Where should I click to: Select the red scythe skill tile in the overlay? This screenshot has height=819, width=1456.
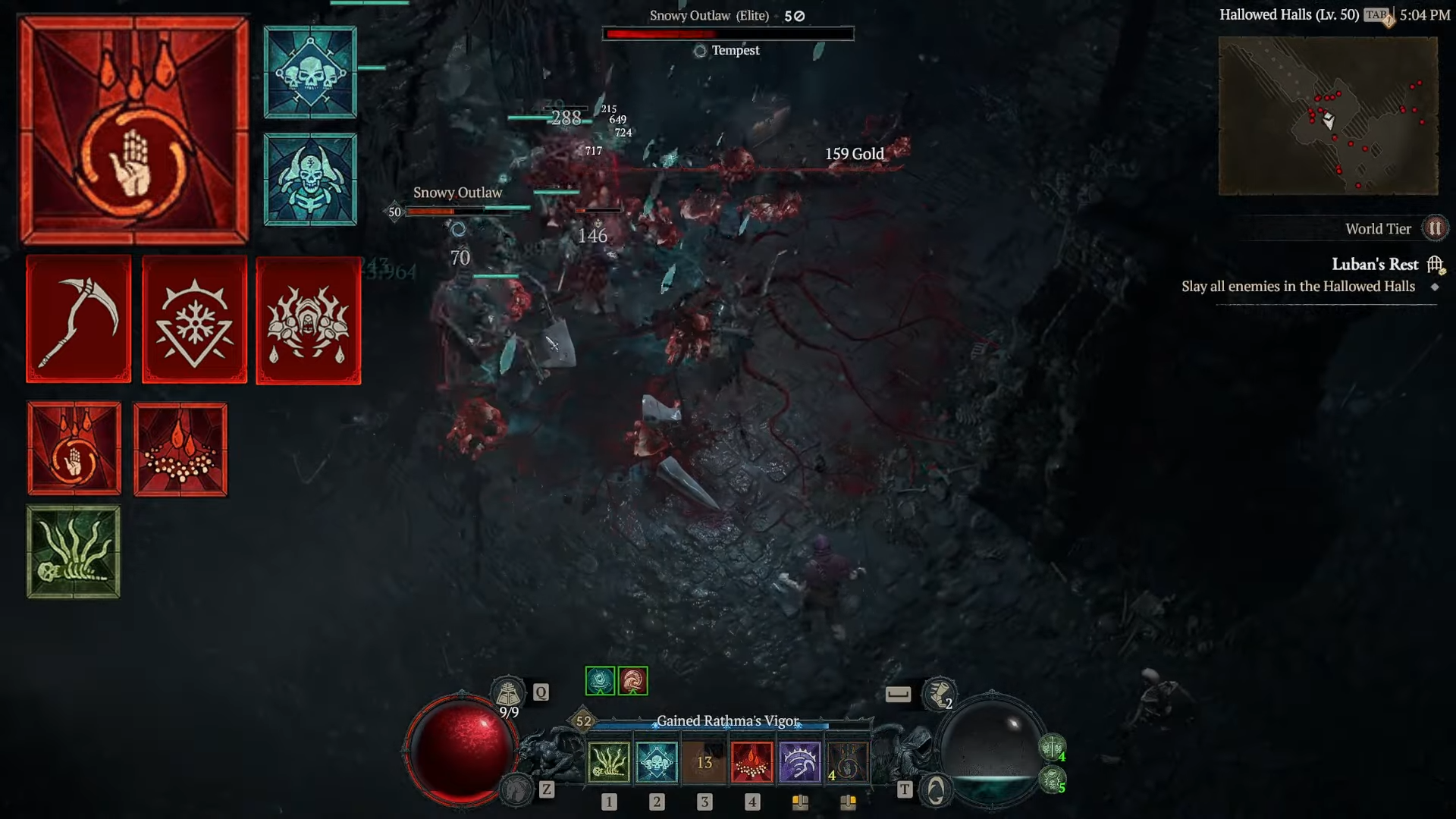[79, 319]
